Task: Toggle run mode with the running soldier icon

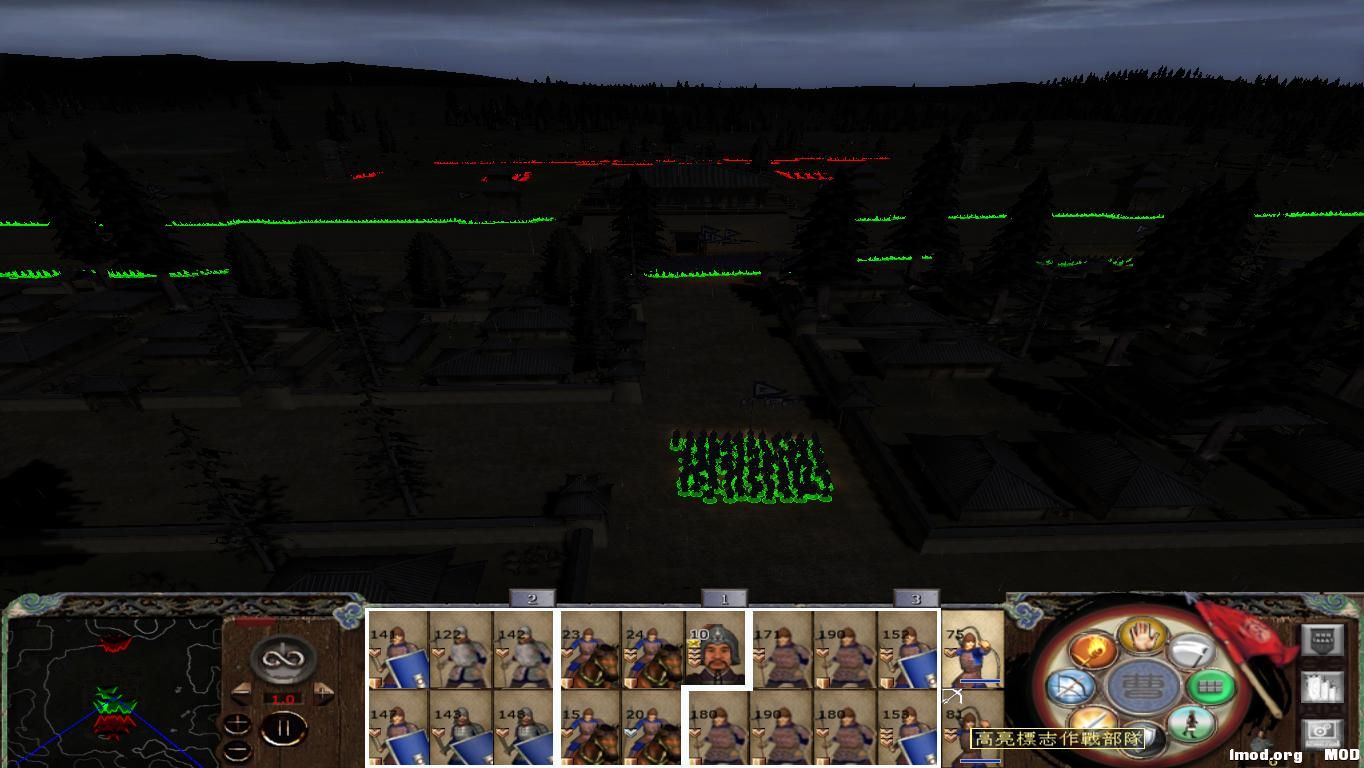Action: (x=1190, y=725)
